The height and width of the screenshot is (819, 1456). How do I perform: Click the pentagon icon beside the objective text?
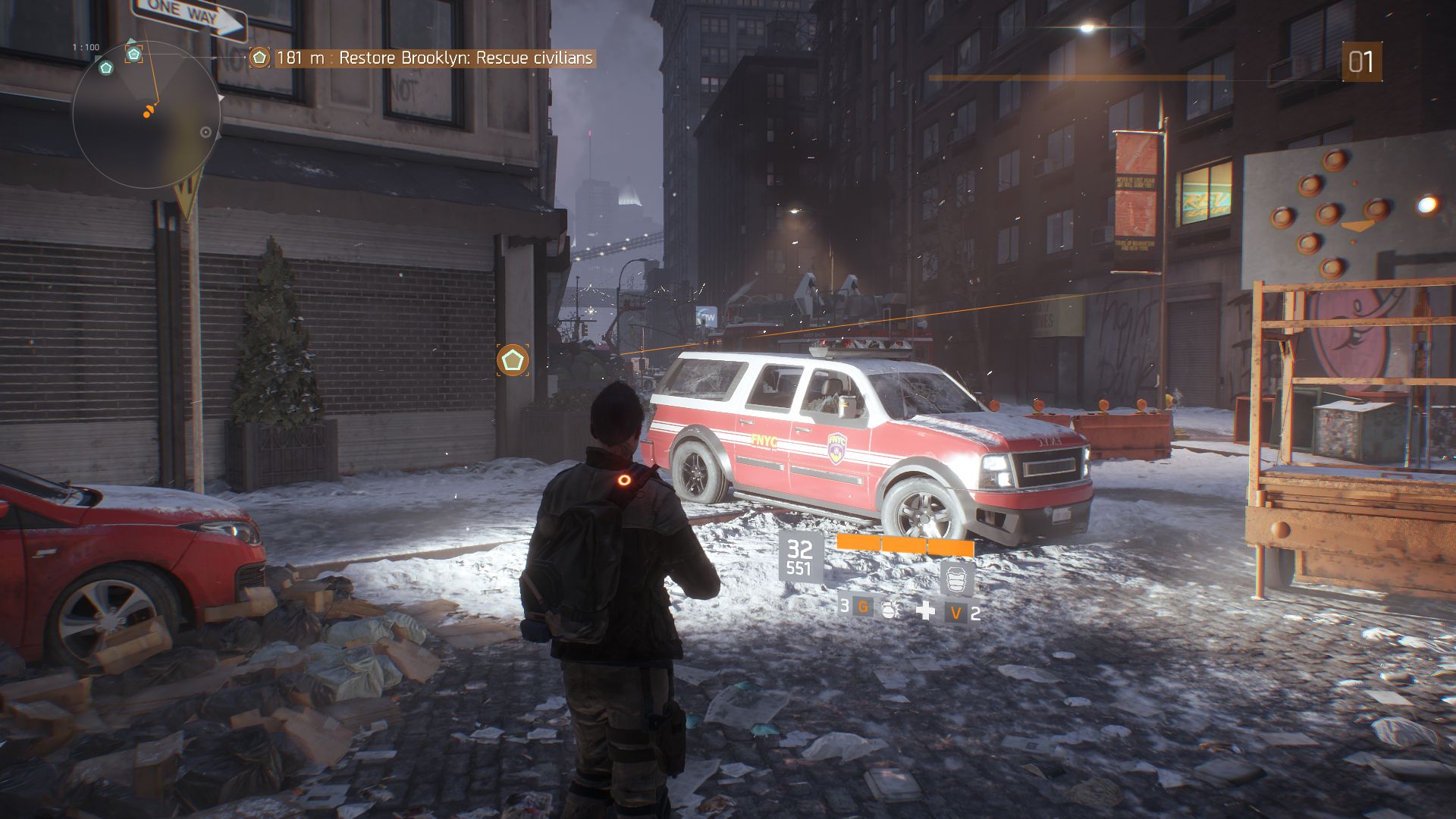coord(259,58)
